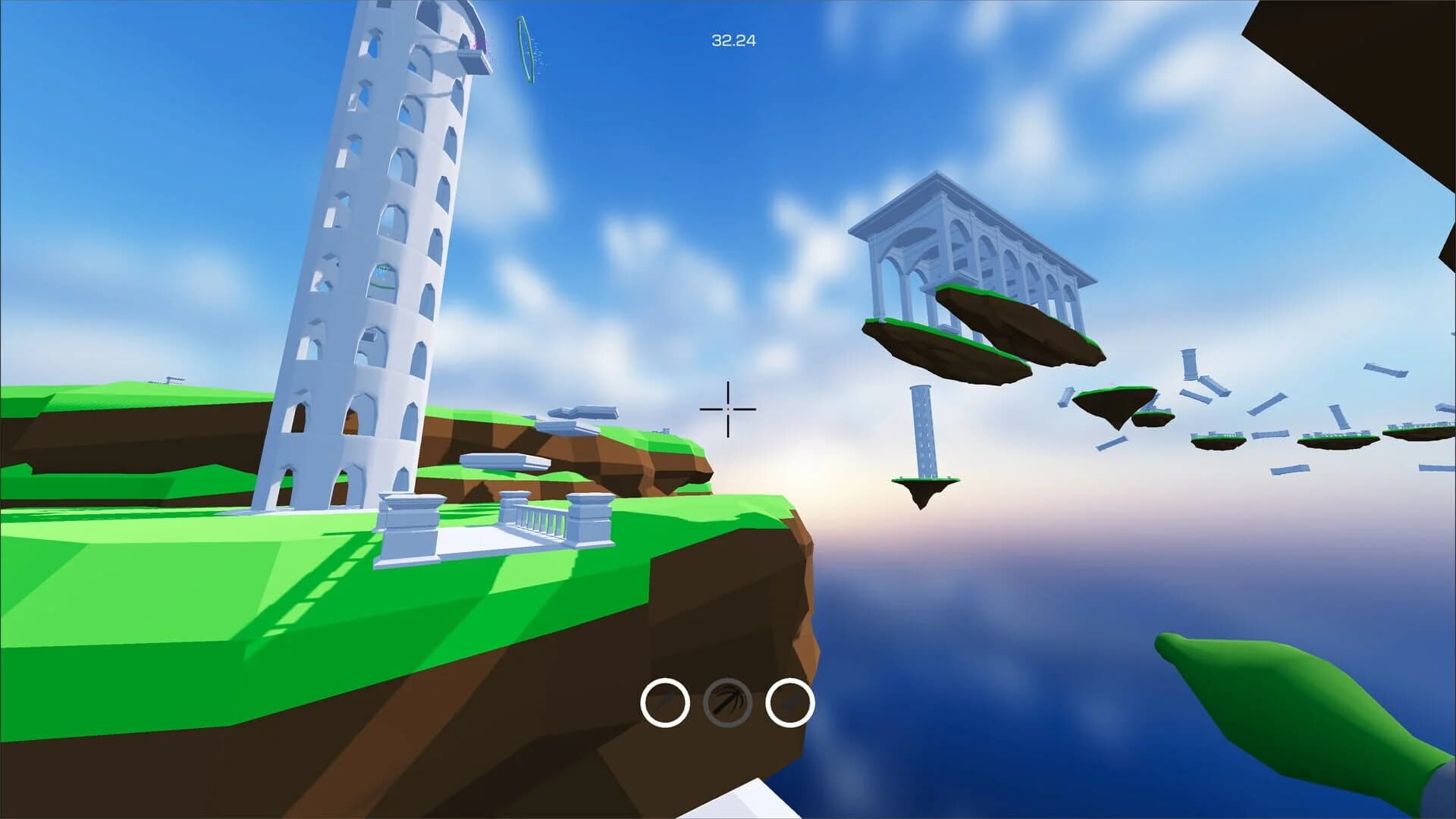This screenshot has height=819, width=1456.
Task: Click the crosshair in screen center
Action: [728, 409]
